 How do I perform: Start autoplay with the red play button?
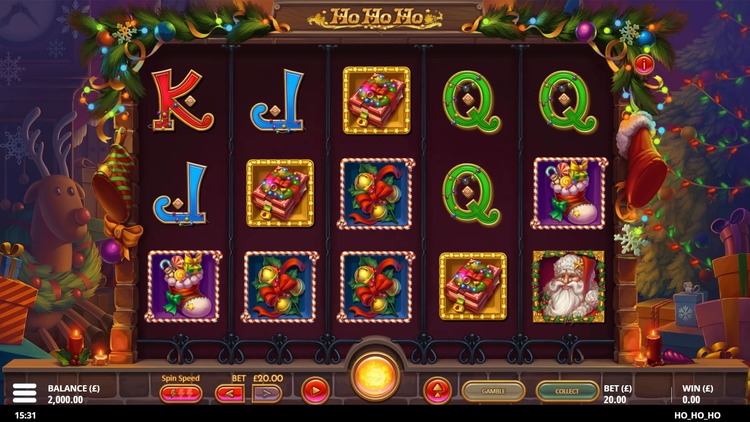click(x=316, y=391)
